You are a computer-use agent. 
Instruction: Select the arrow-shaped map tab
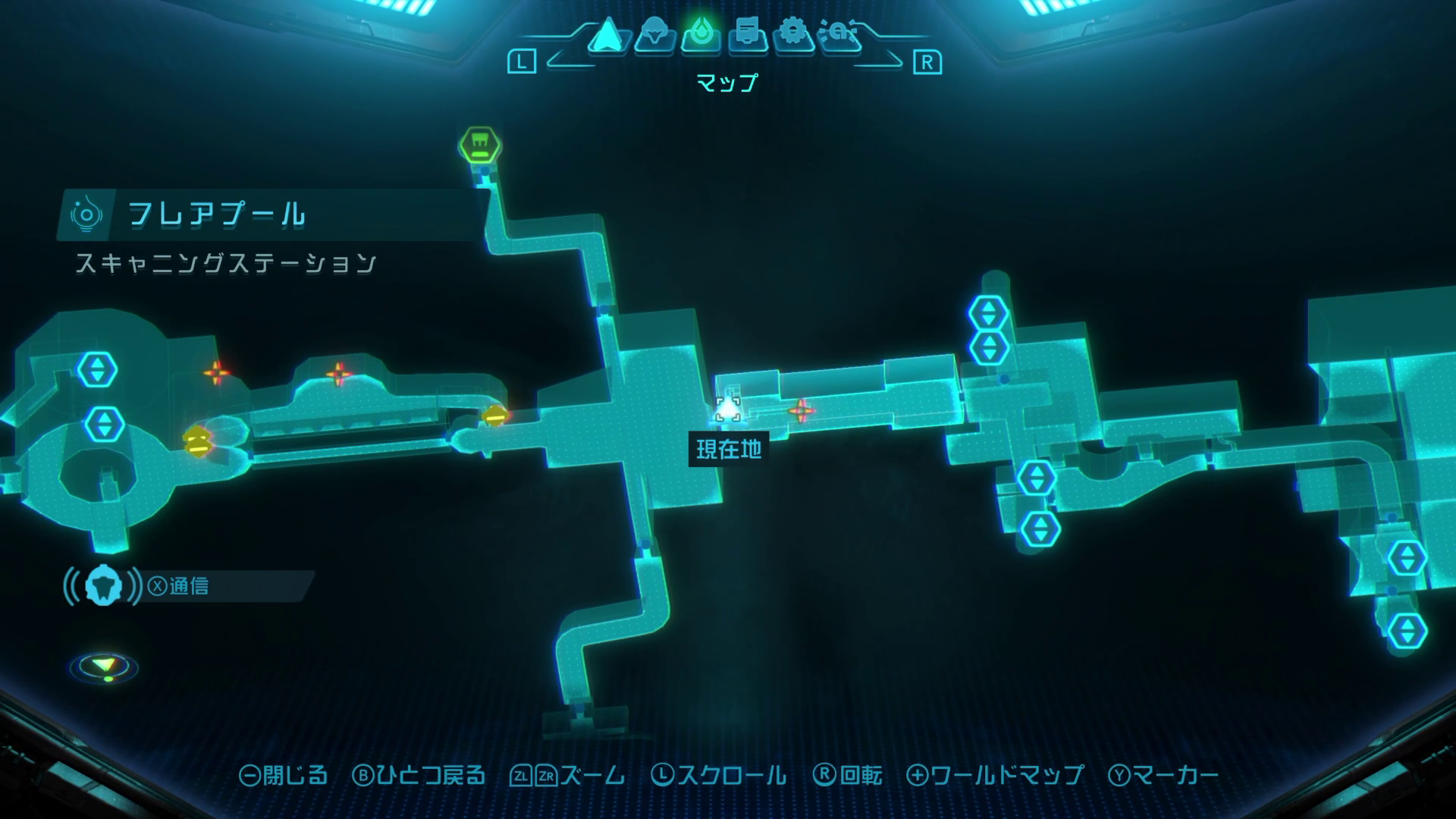[x=606, y=36]
